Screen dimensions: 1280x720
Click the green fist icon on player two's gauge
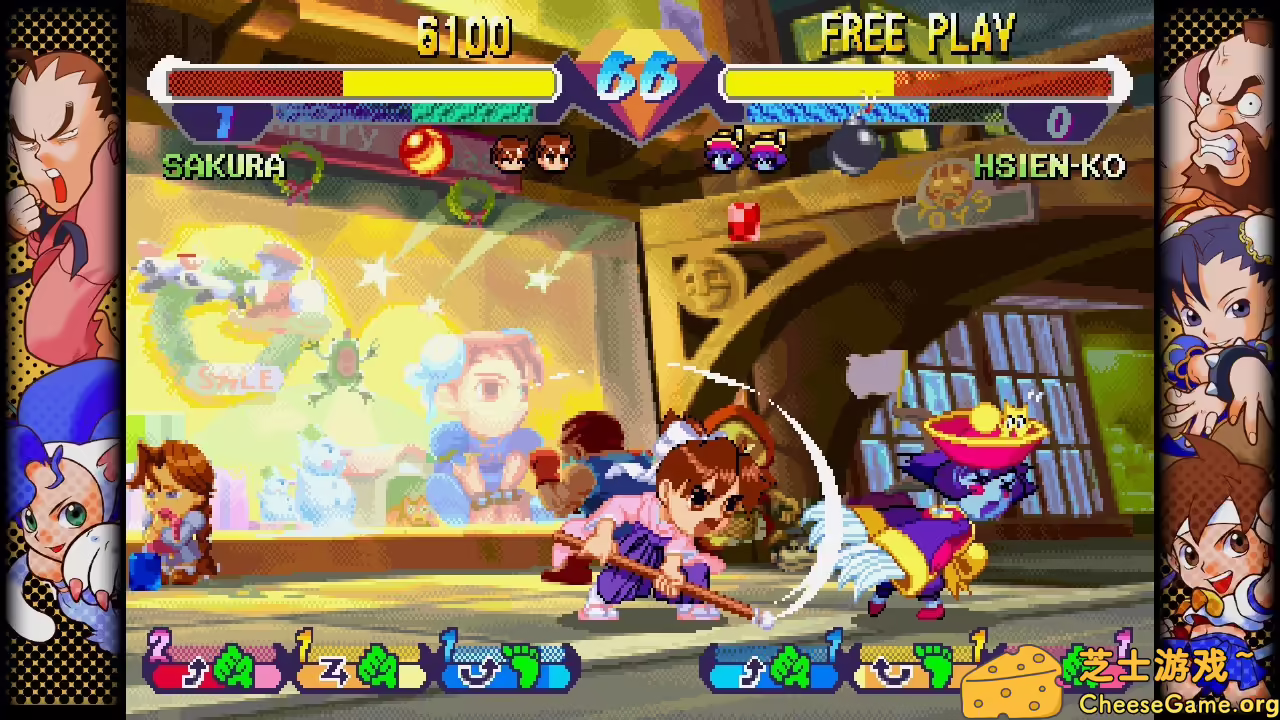(x=788, y=668)
